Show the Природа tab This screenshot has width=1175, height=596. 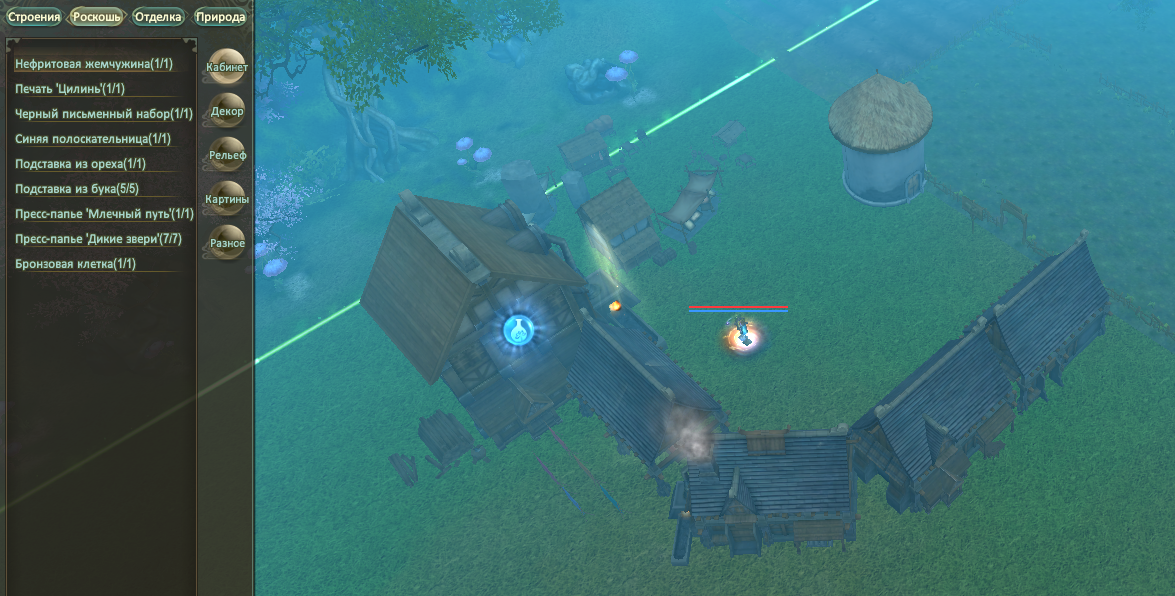click(221, 16)
